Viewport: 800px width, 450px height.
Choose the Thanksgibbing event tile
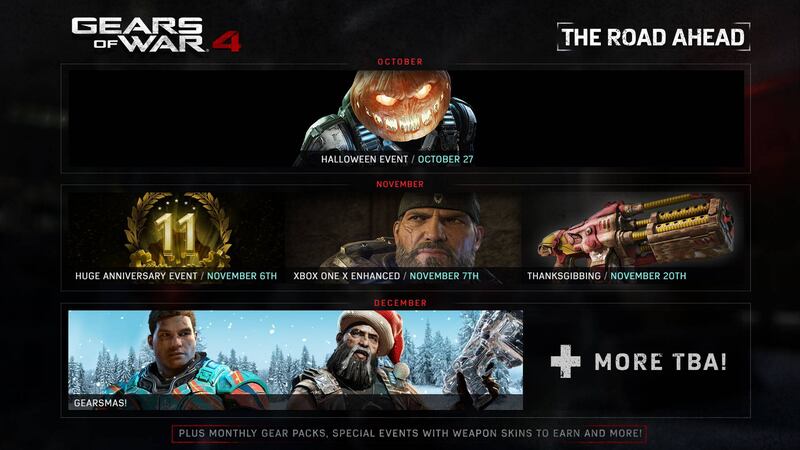point(634,237)
